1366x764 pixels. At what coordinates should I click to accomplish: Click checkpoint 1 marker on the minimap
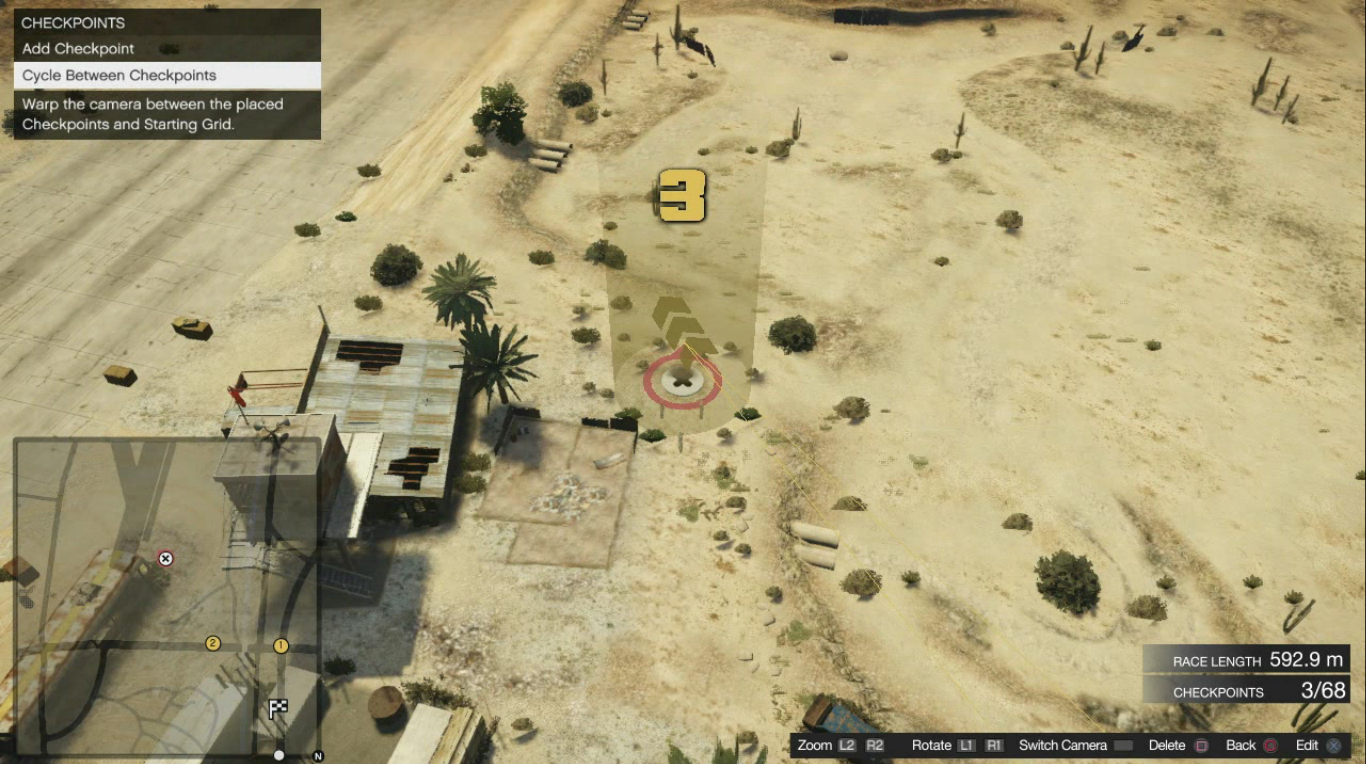pos(280,646)
